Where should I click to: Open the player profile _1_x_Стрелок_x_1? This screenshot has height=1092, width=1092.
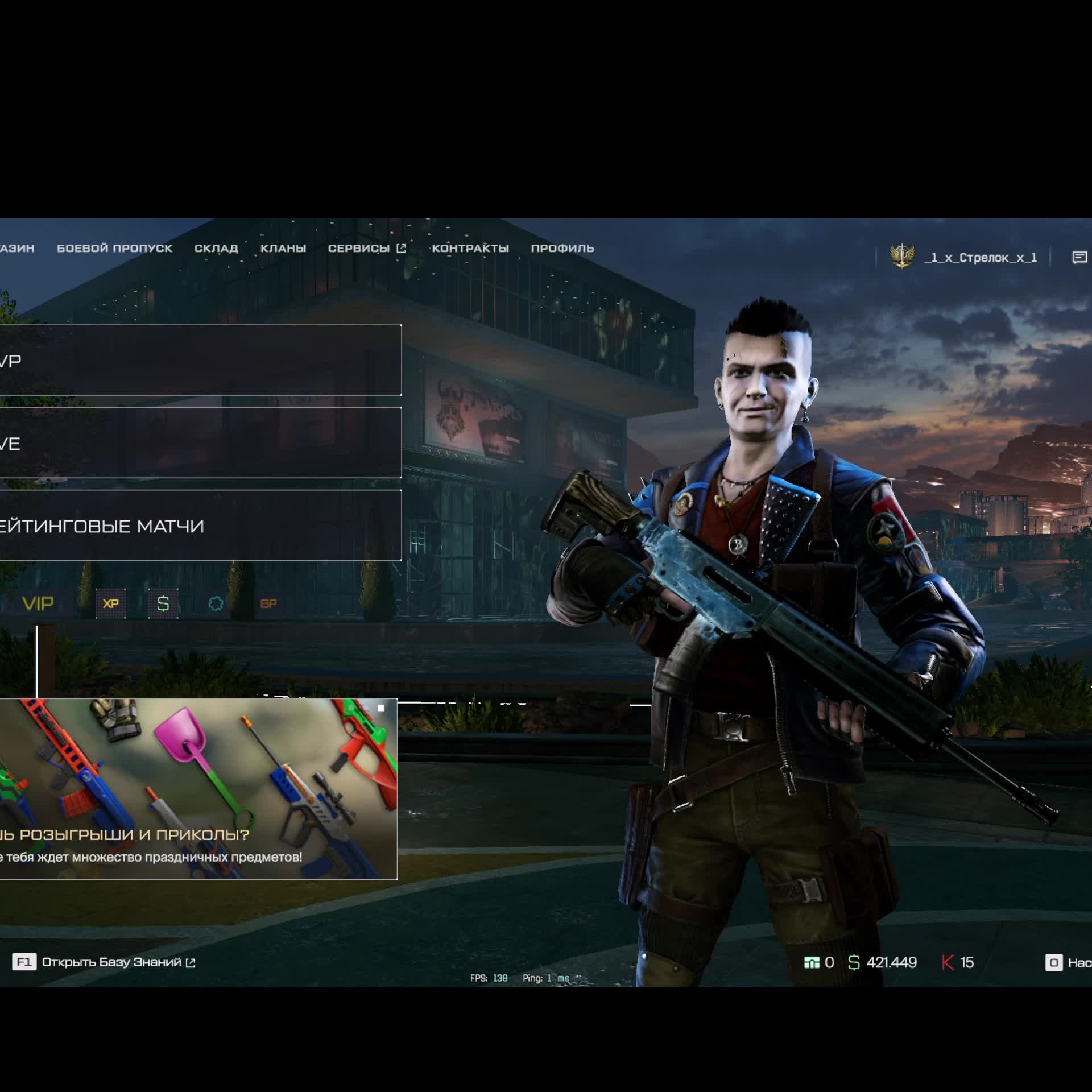pyautogui.click(x=981, y=258)
